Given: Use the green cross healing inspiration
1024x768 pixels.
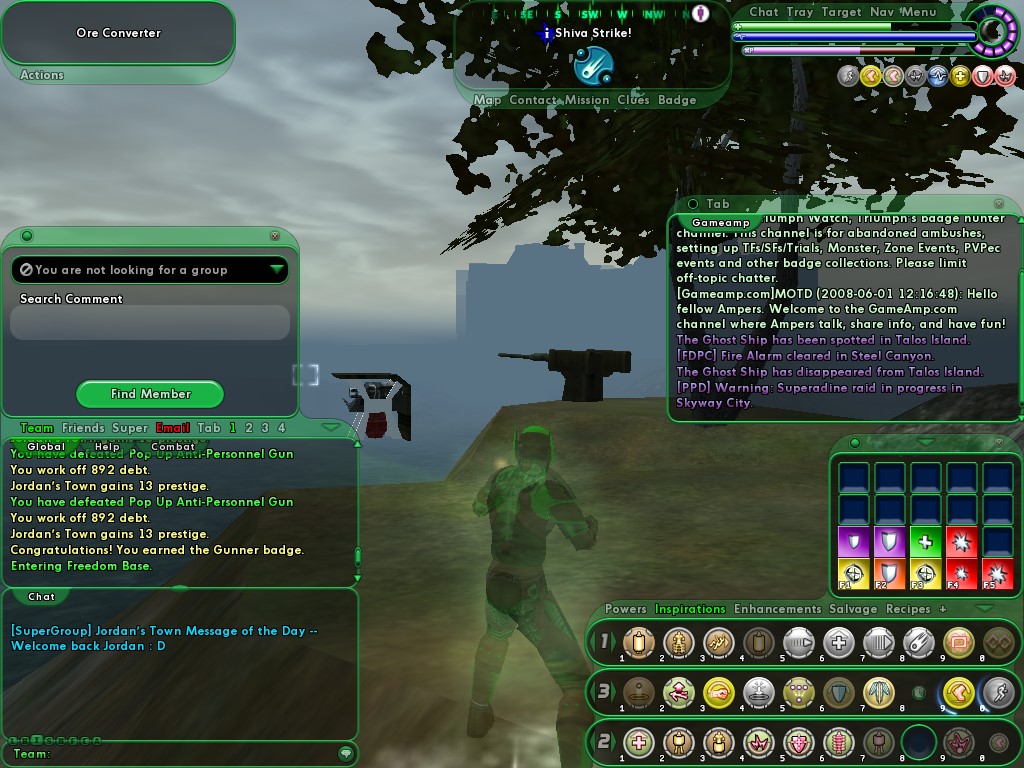Looking at the screenshot, I should (925, 542).
